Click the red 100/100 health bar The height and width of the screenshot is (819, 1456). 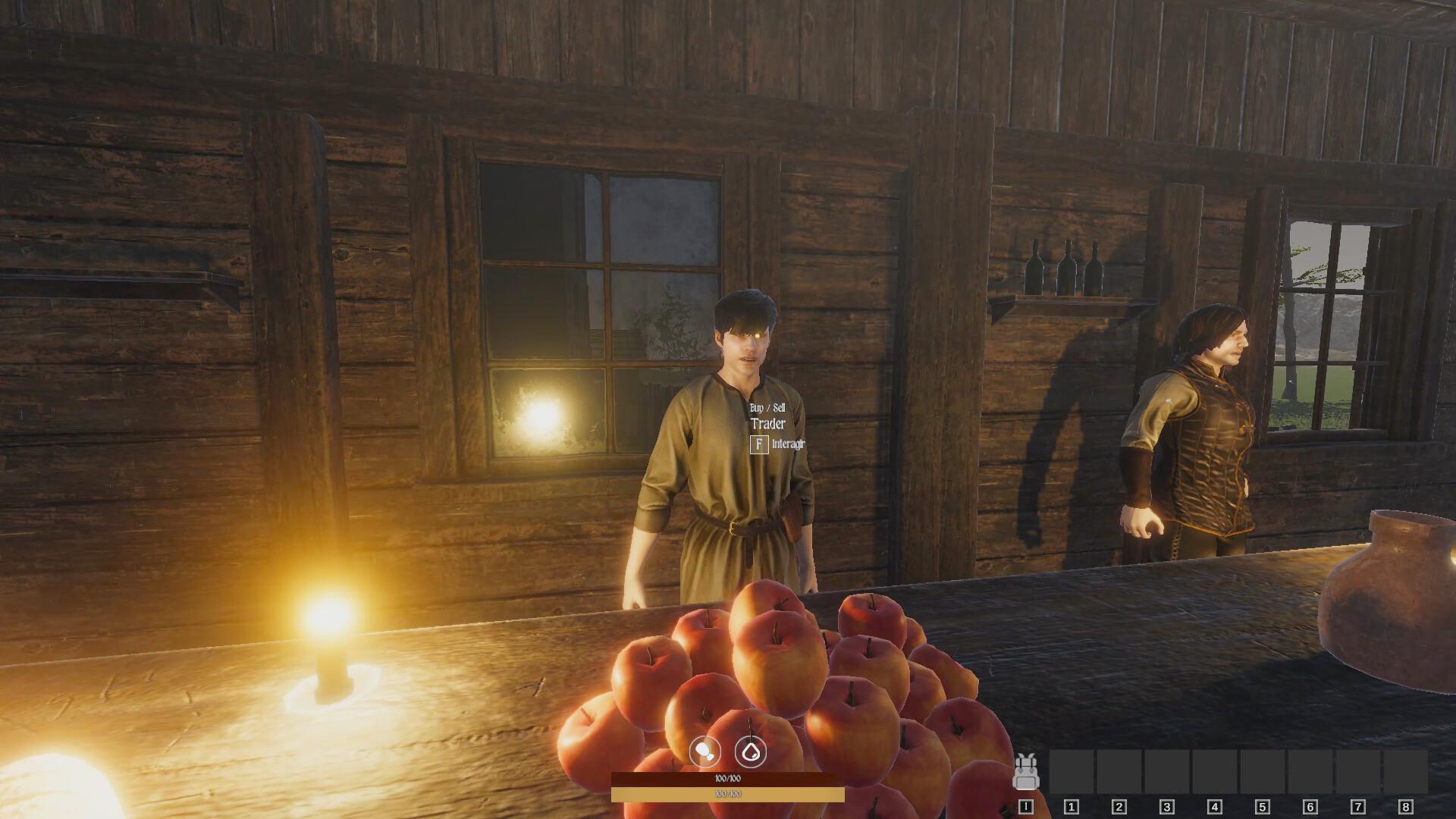click(x=726, y=778)
